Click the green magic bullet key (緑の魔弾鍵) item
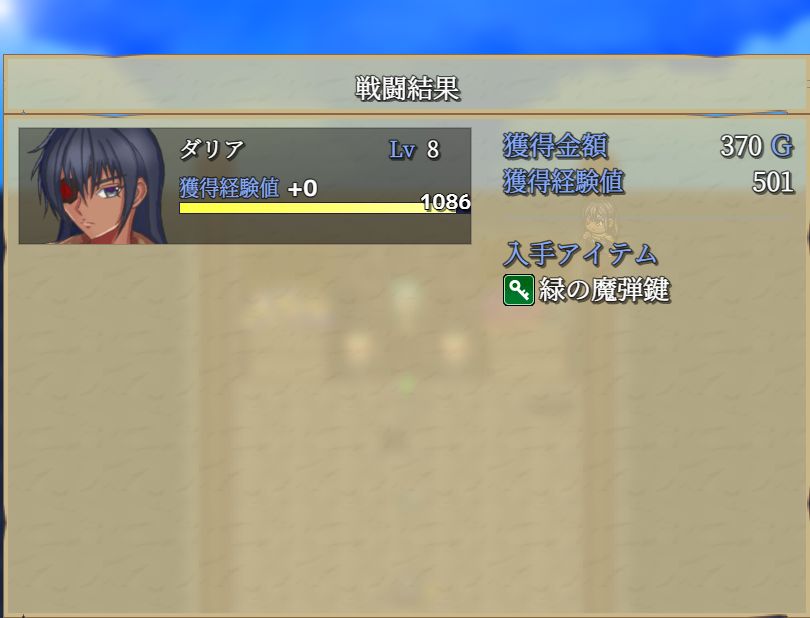Viewport: 810px width, 618px height. pyautogui.click(x=587, y=291)
